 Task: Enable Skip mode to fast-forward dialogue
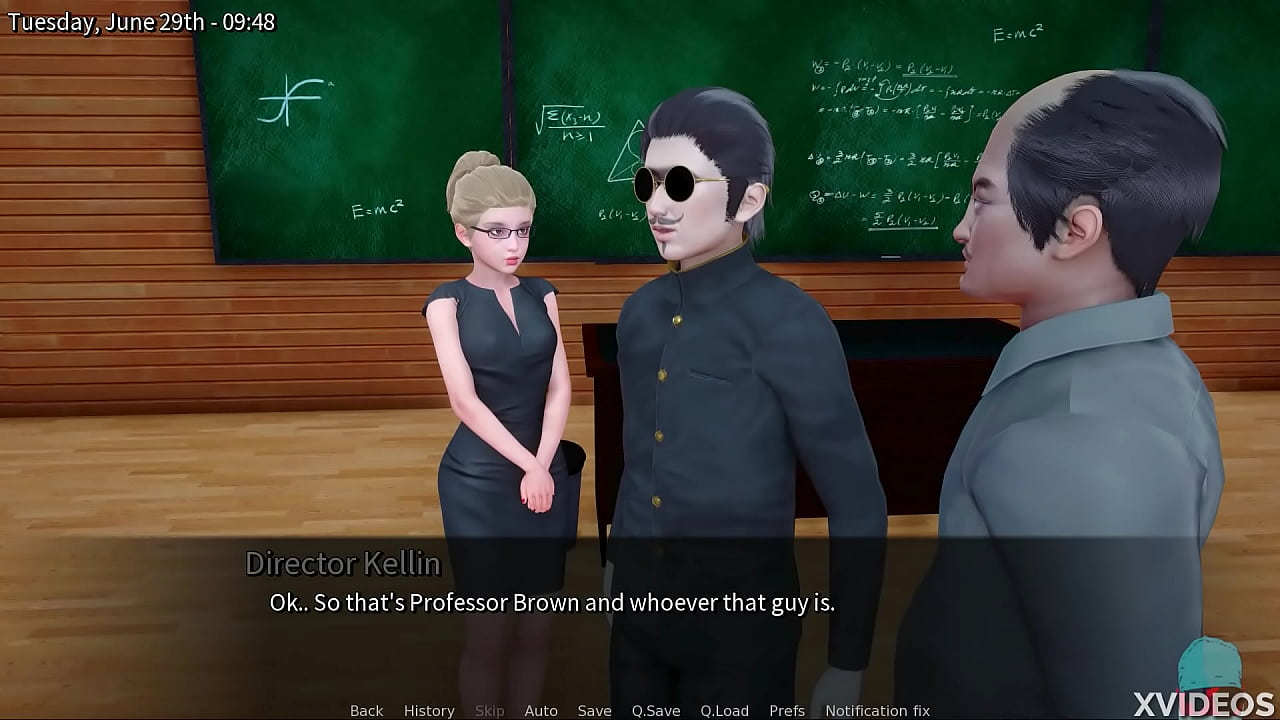coord(490,710)
